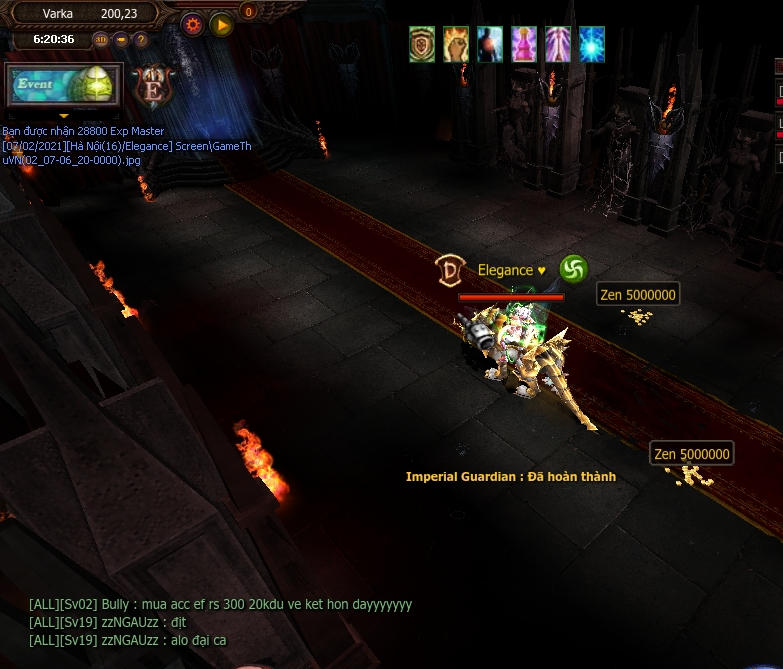Open the gear settings button
This screenshot has width=783, height=669.
coord(193,24)
